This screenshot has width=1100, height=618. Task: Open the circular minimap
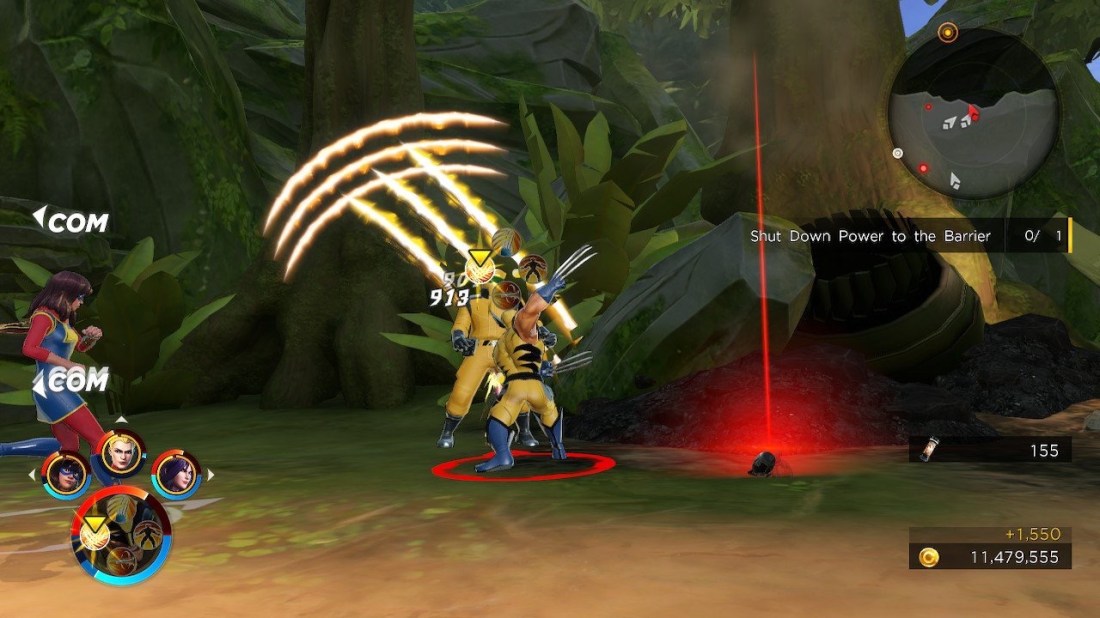973,112
